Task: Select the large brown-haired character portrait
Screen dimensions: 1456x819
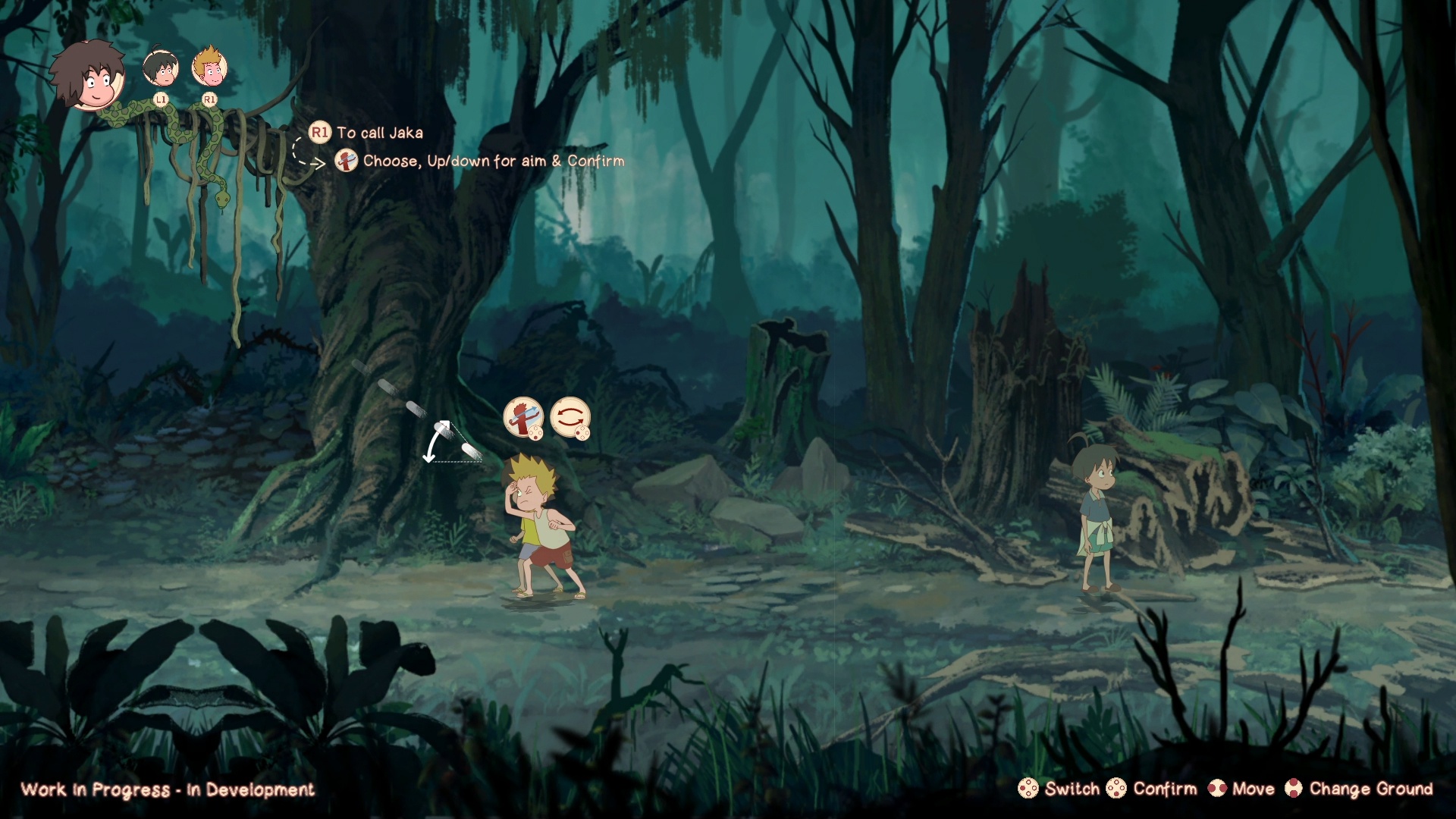Action: coord(89,74)
